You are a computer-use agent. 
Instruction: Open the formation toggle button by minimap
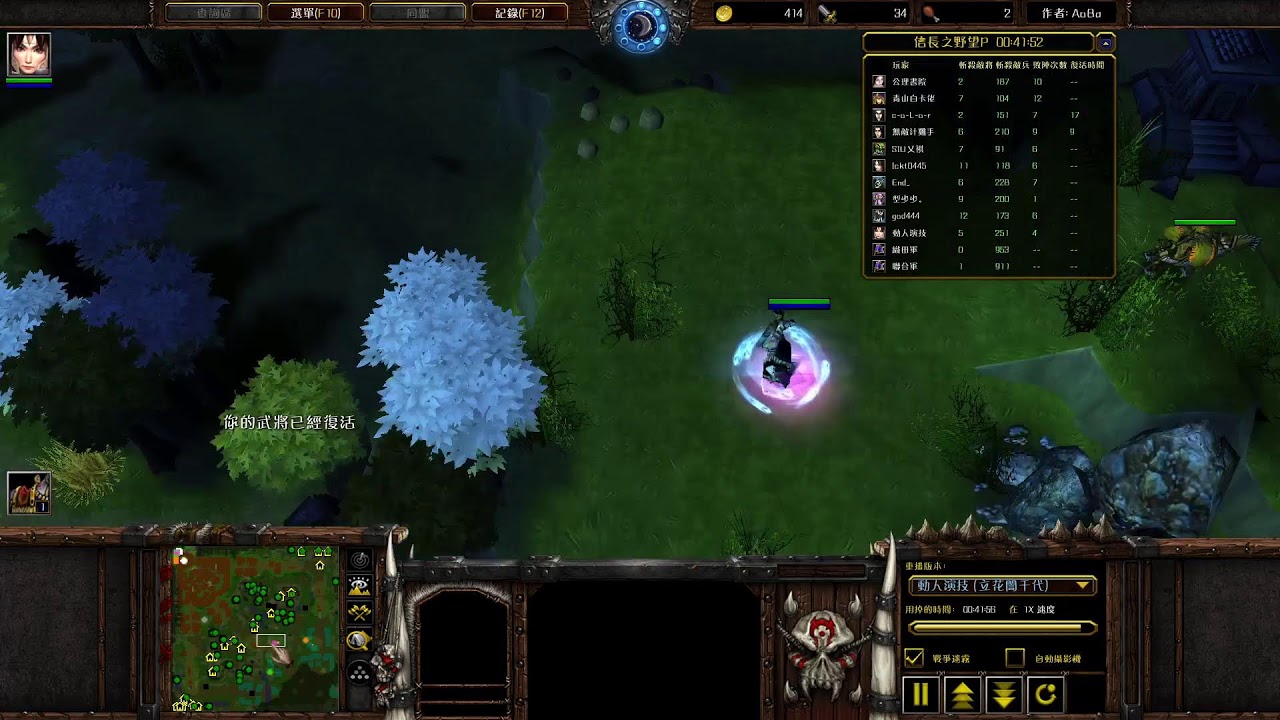tap(359, 673)
